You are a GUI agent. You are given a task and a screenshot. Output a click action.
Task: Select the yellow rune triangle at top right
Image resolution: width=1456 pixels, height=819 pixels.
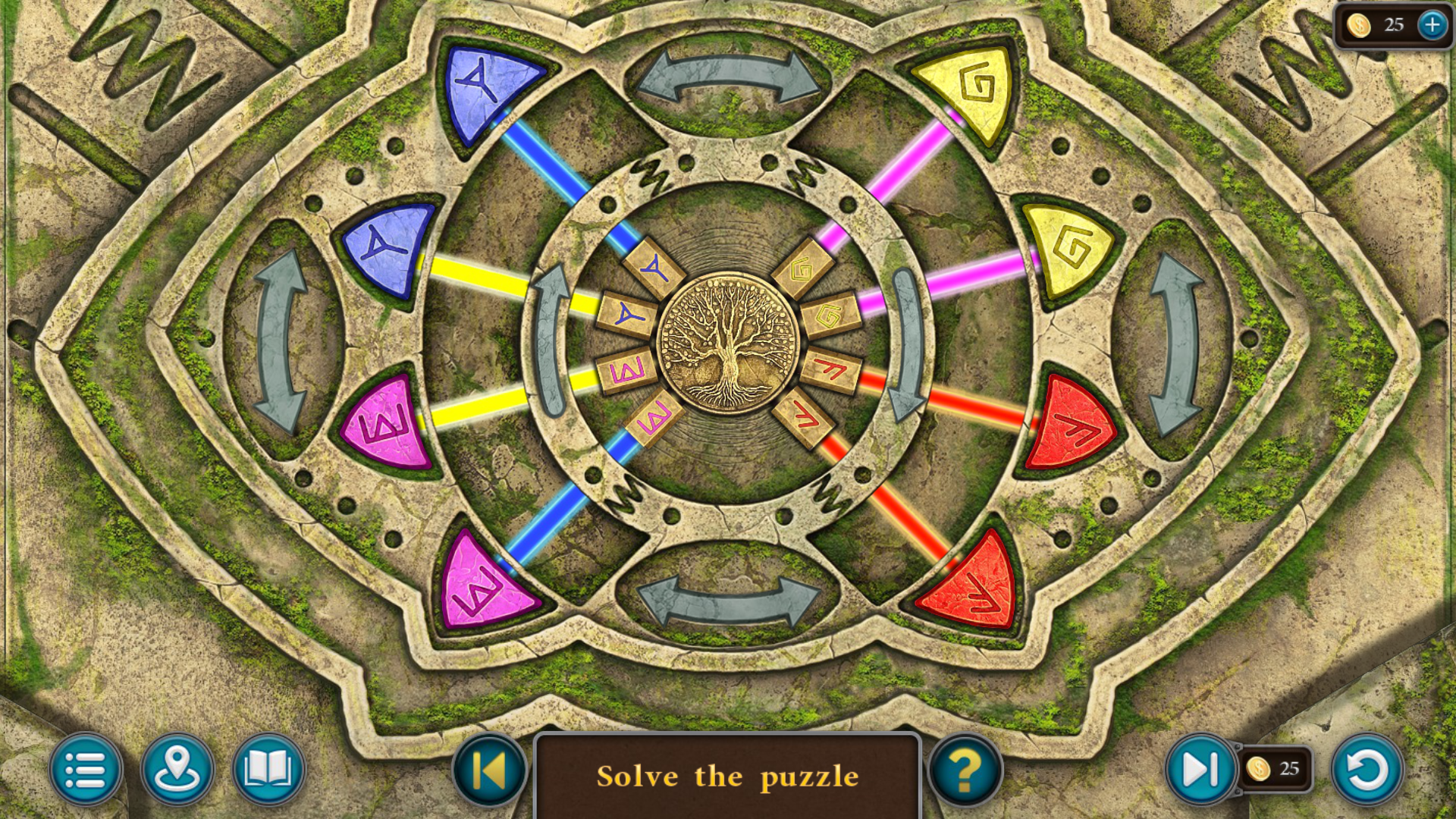click(x=971, y=87)
